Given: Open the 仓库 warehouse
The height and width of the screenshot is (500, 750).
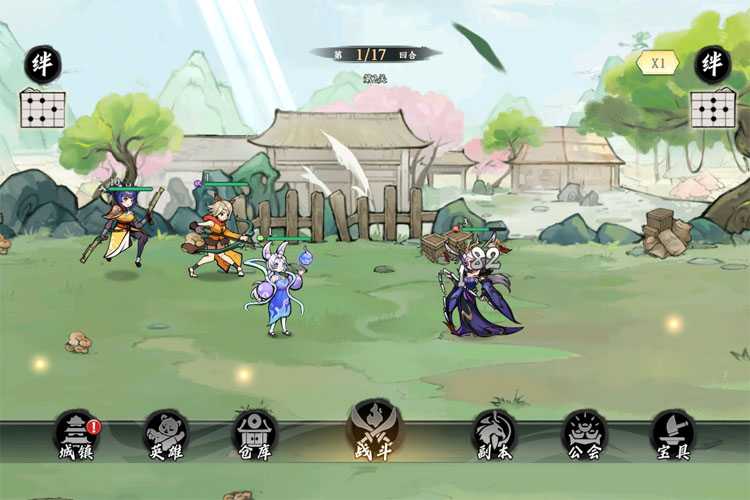Looking at the screenshot, I should pyautogui.click(x=255, y=434).
